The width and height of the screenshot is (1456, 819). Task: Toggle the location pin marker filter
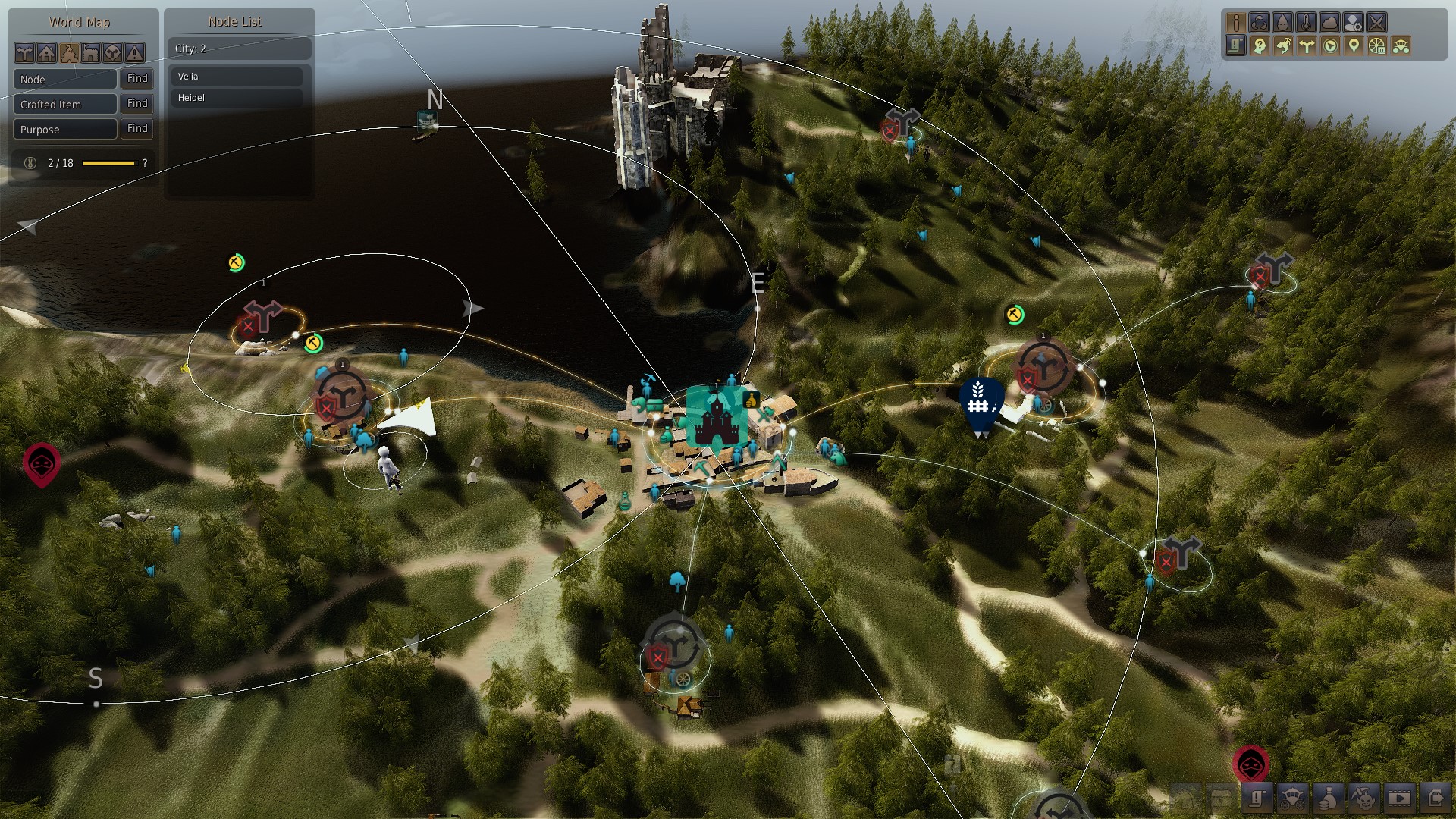pyautogui.click(x=1354, y=46)
